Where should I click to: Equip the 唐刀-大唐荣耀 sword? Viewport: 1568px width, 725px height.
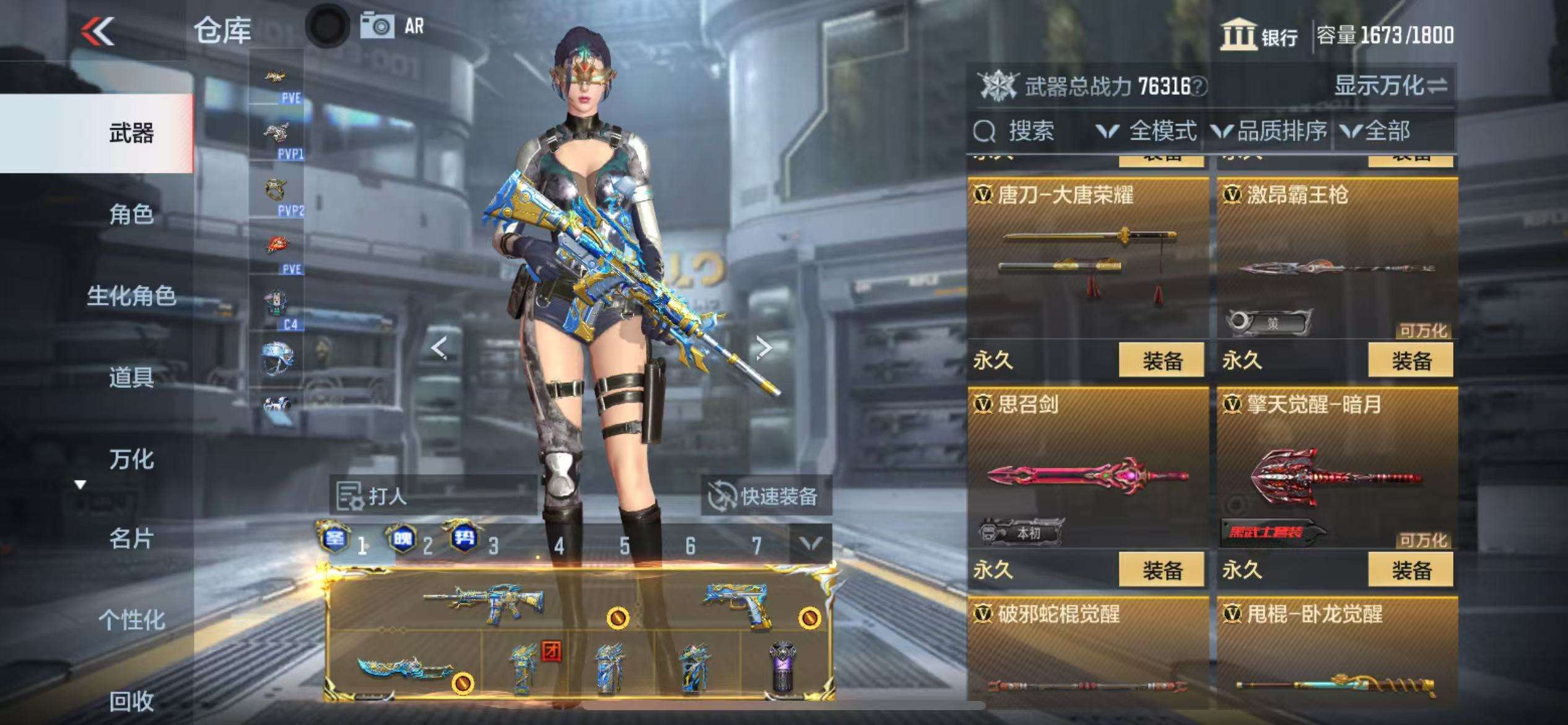point(1161,360)
